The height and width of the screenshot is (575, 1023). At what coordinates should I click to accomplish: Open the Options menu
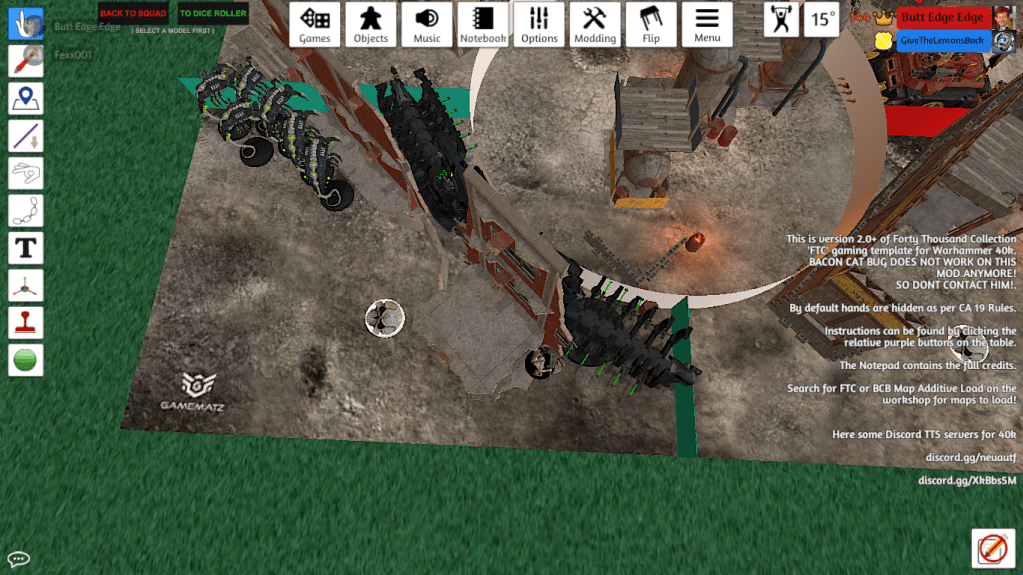539,24
